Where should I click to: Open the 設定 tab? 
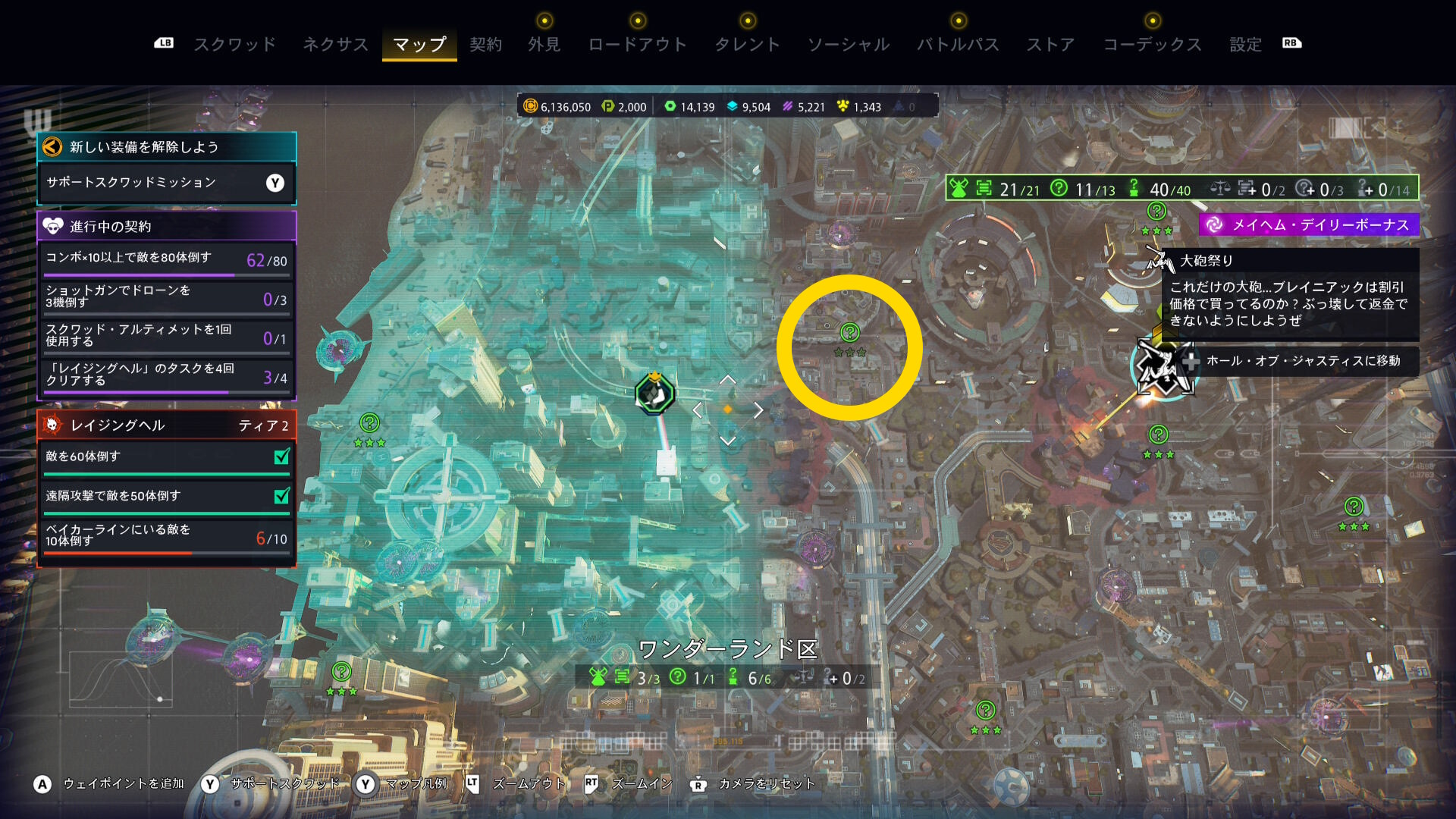tap(1245, 45)
